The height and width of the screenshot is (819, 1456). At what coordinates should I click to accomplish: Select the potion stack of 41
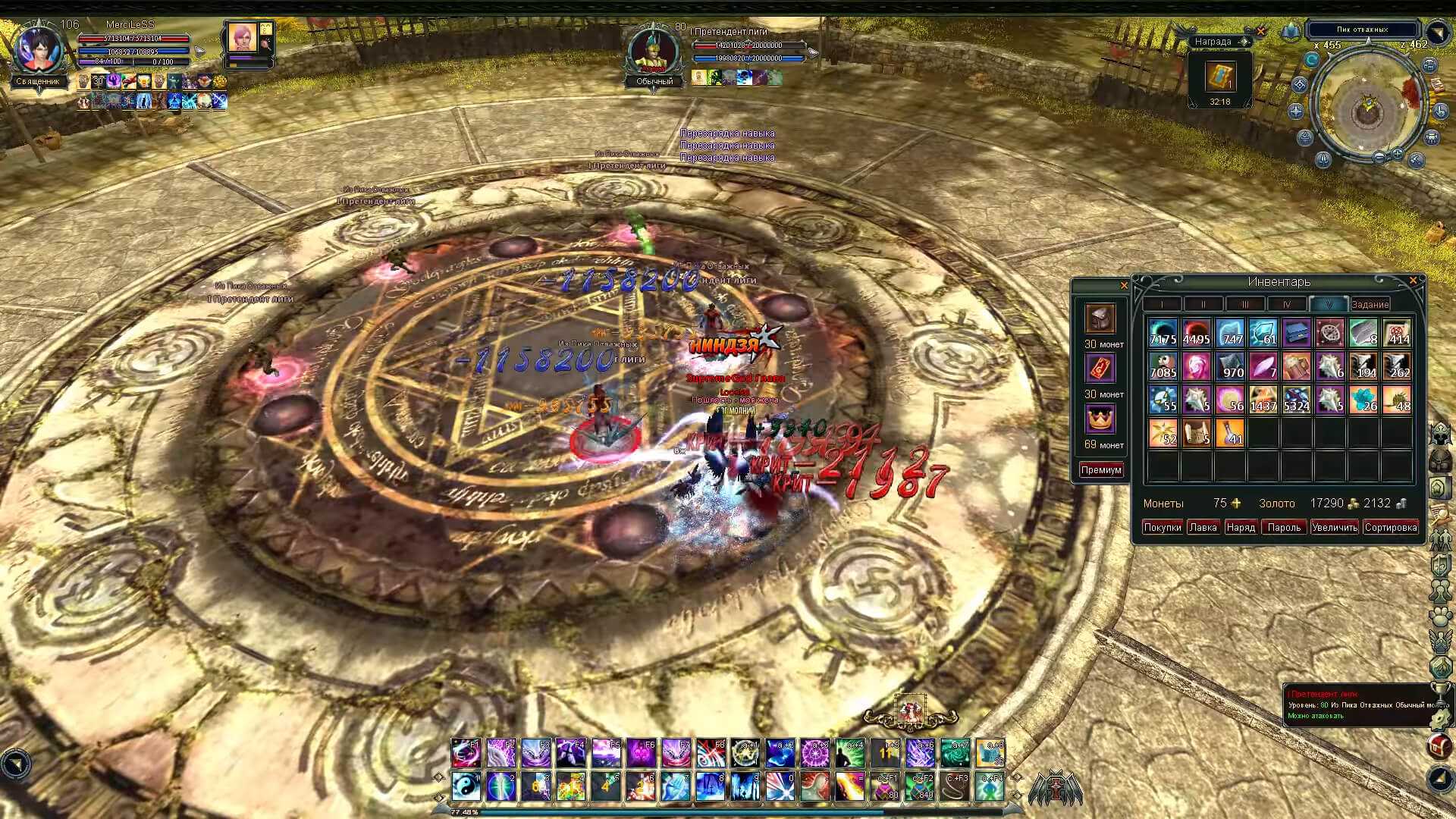1229,433
